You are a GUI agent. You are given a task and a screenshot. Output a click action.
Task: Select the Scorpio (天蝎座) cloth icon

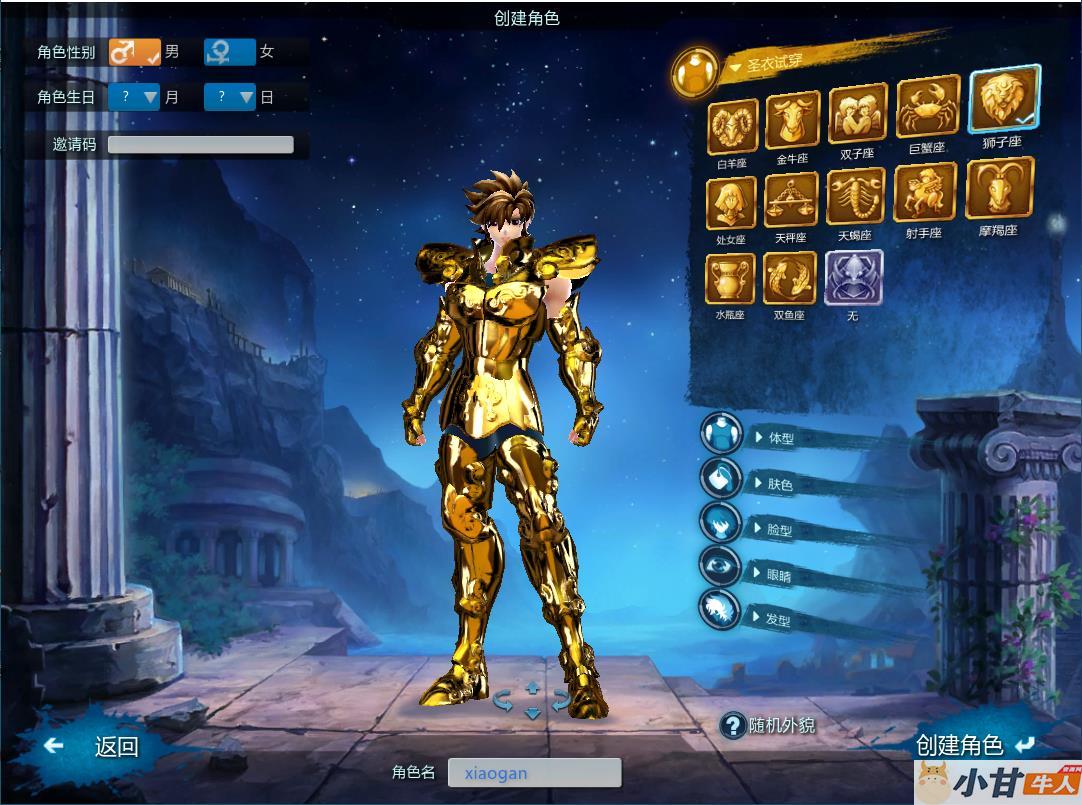click(x=855, y=198)
